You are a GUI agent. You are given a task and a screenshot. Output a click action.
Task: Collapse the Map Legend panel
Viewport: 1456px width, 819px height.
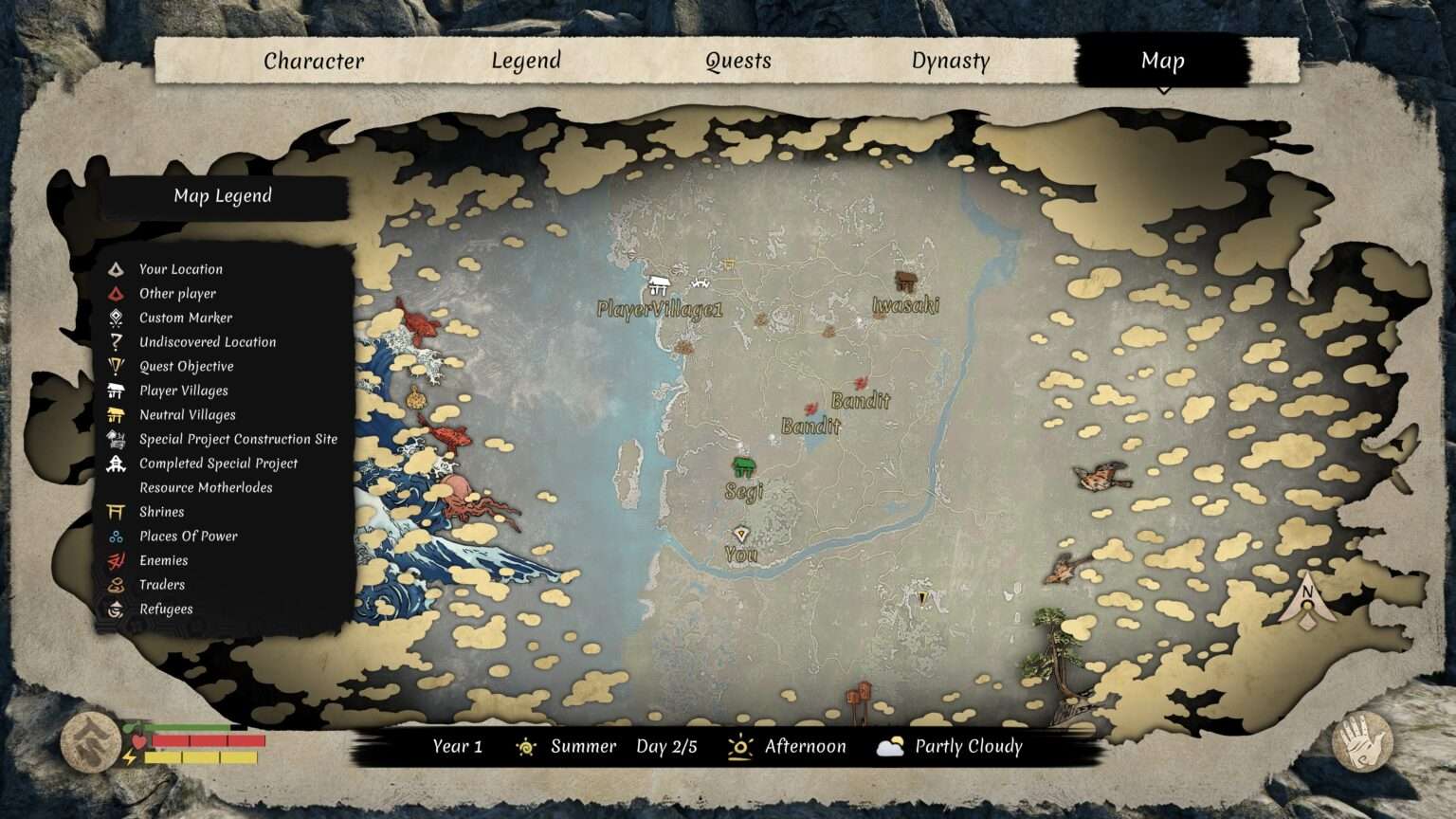(222, 196)
